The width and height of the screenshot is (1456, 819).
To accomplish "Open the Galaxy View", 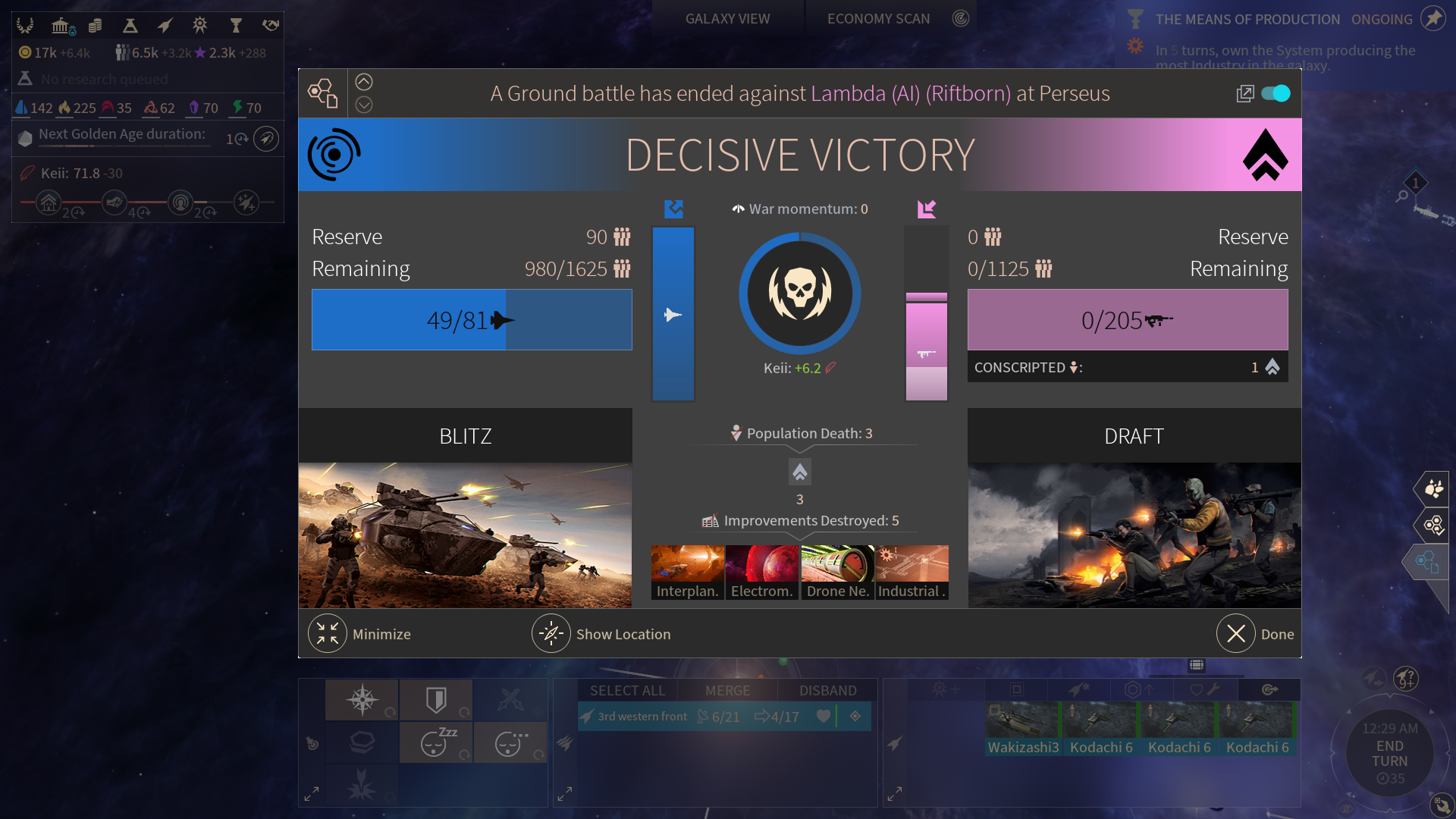I will pyautogui.click(x=727, y=19).
